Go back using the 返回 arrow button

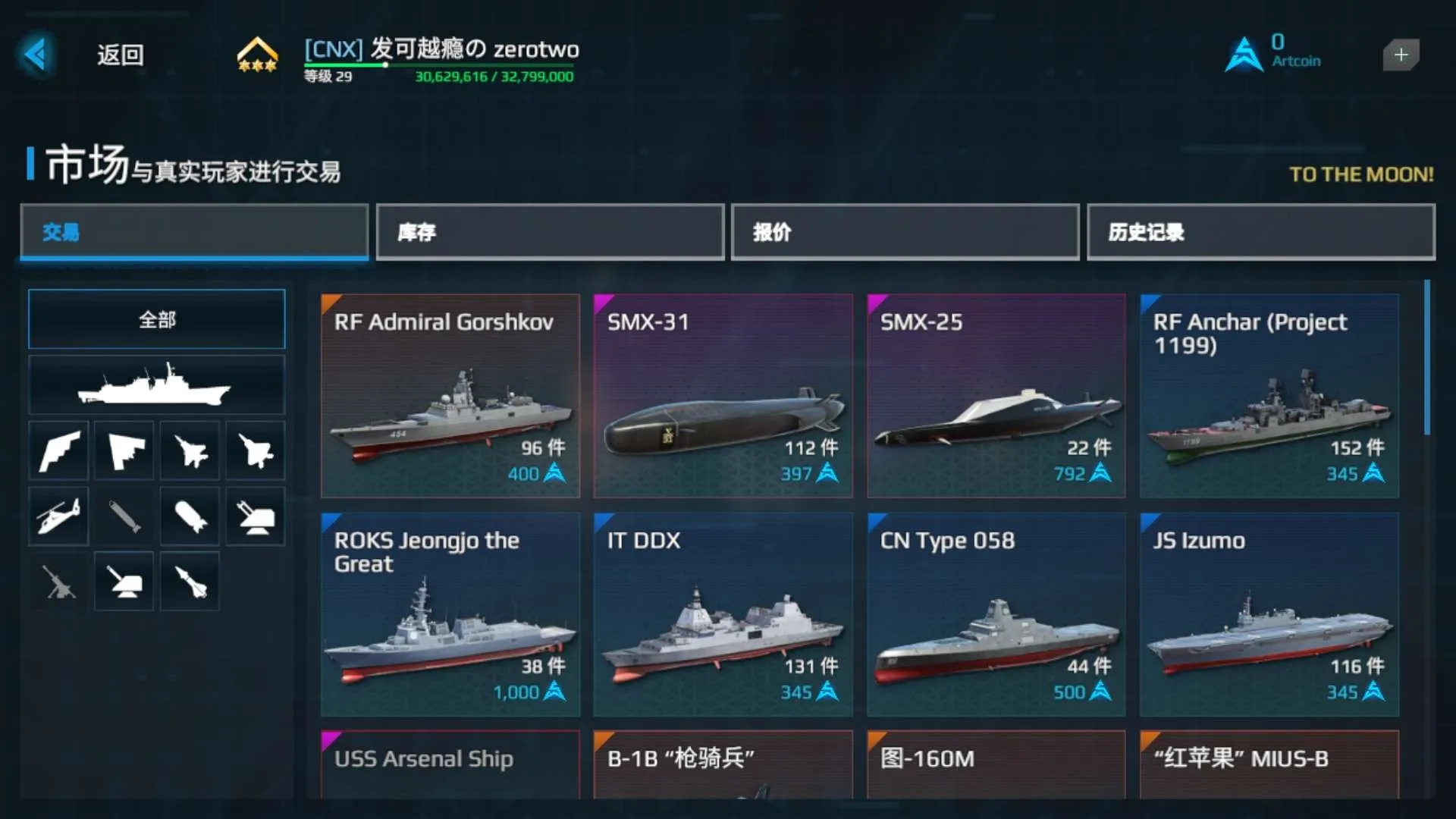pyautogui.click(x=36, y=55)
